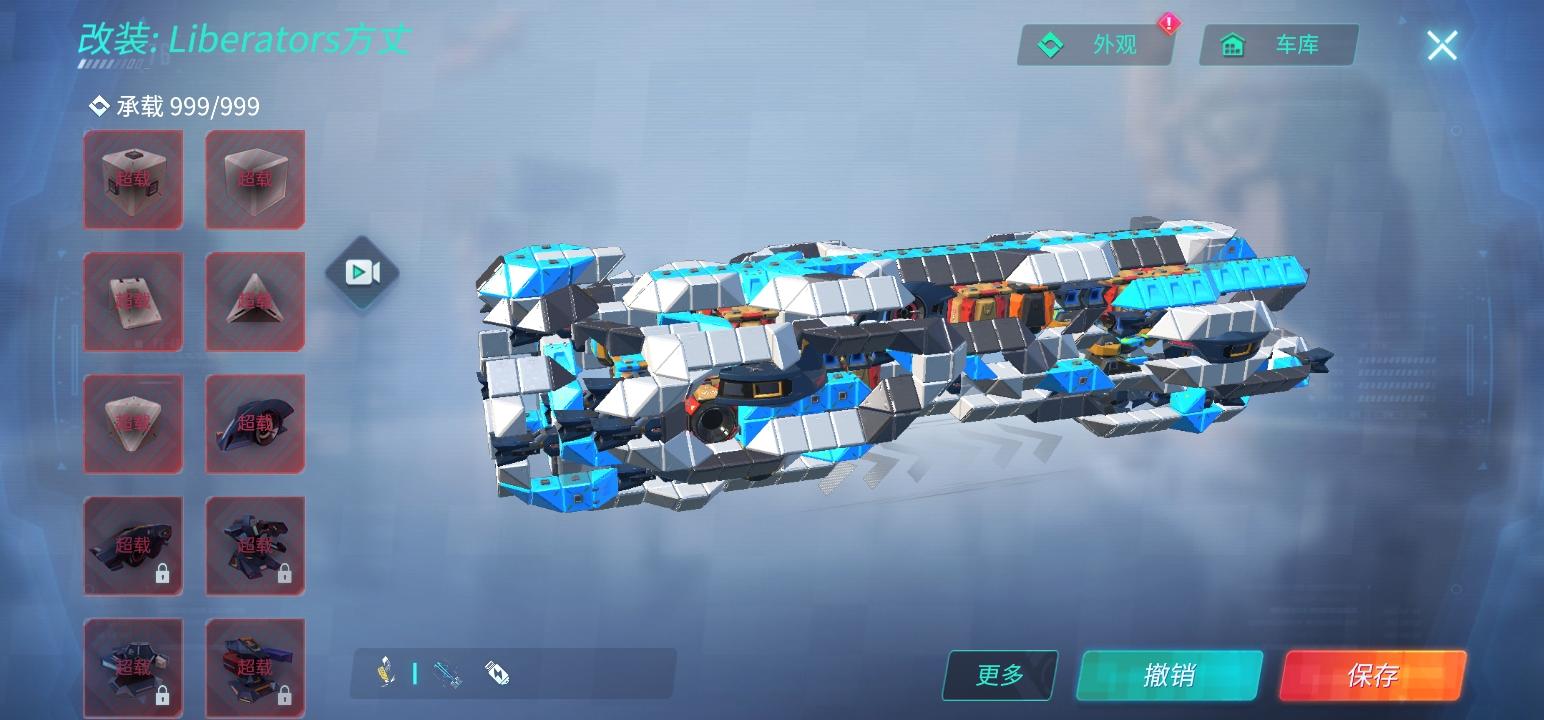Screen dimensions: 1544x720
Task: Pick the flat slab block part
Action: click(133, 301)
